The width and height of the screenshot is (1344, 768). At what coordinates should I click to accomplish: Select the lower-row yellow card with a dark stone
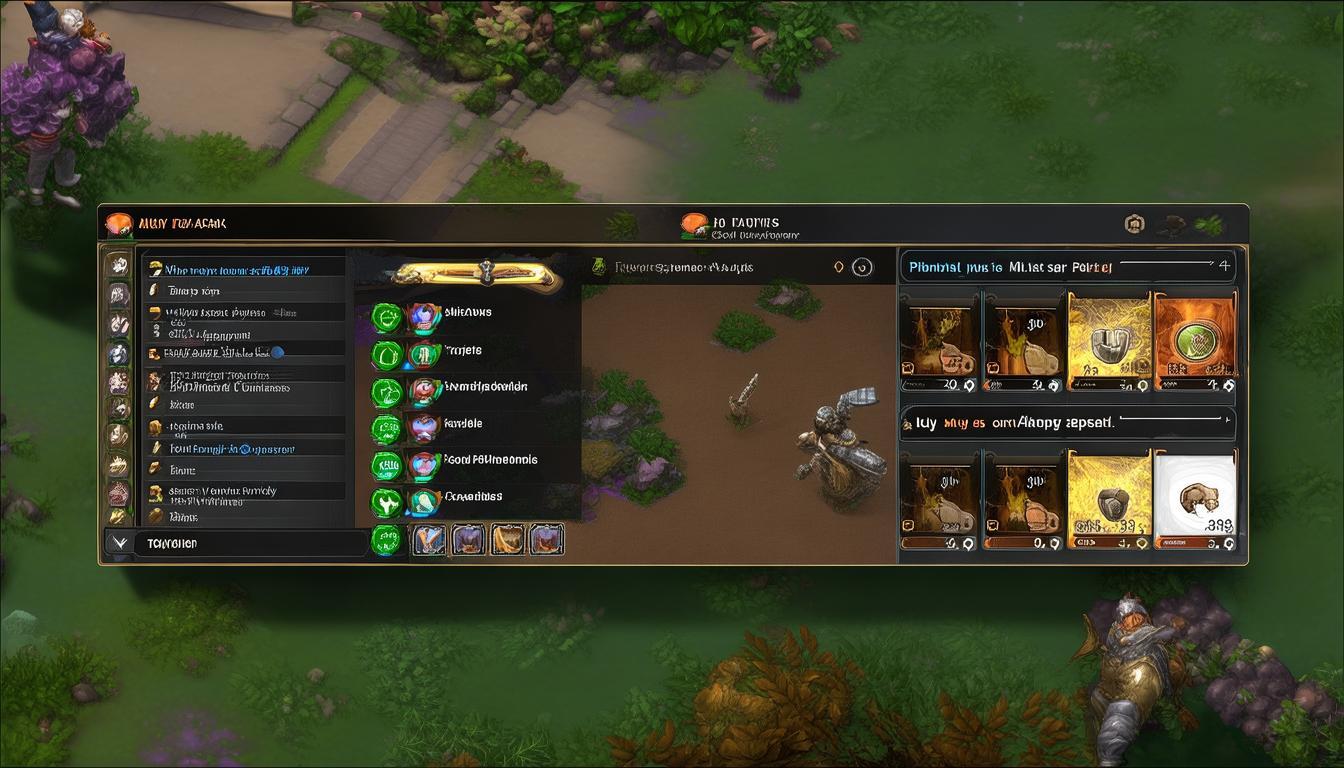pyautogui.click(x=1108, y=499)
